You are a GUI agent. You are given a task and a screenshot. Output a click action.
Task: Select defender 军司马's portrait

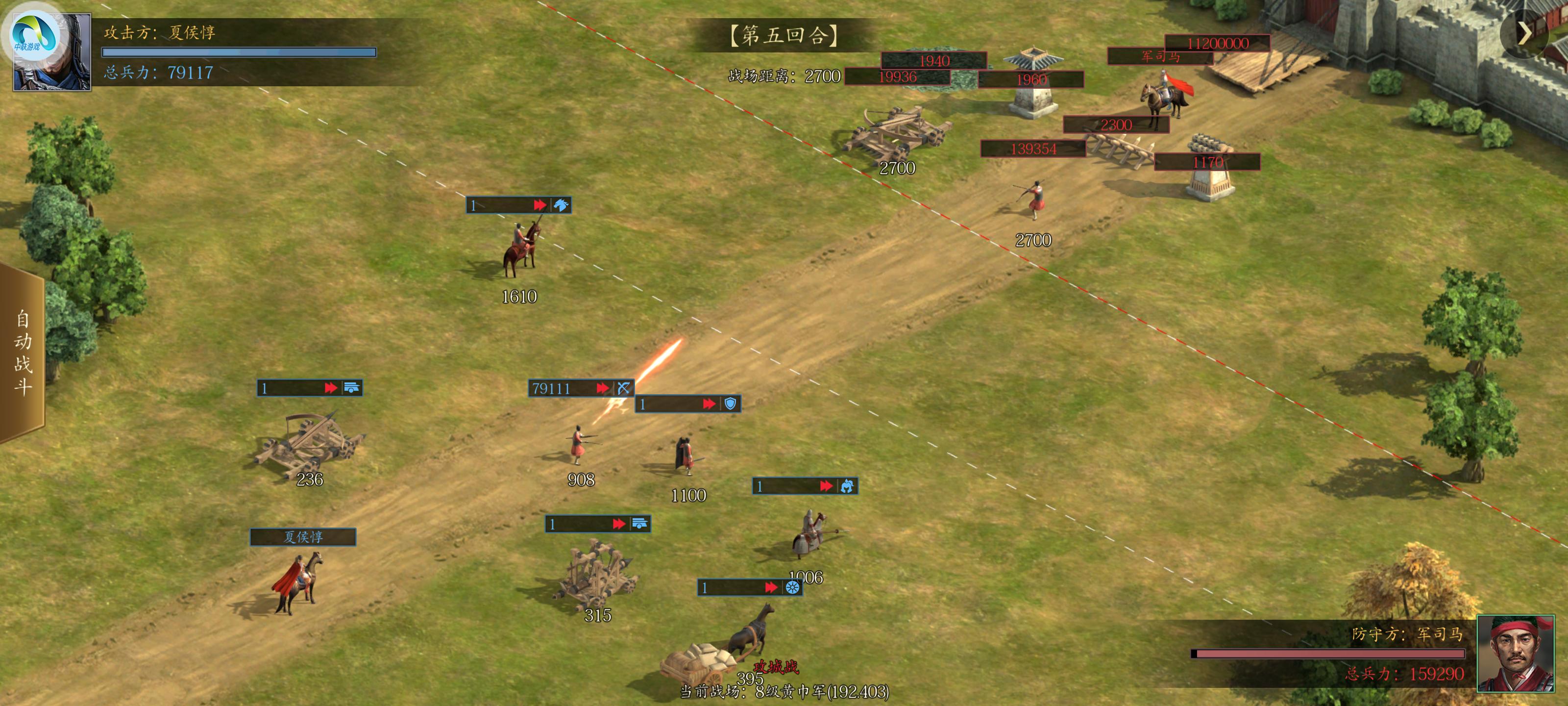(1515, 653)
